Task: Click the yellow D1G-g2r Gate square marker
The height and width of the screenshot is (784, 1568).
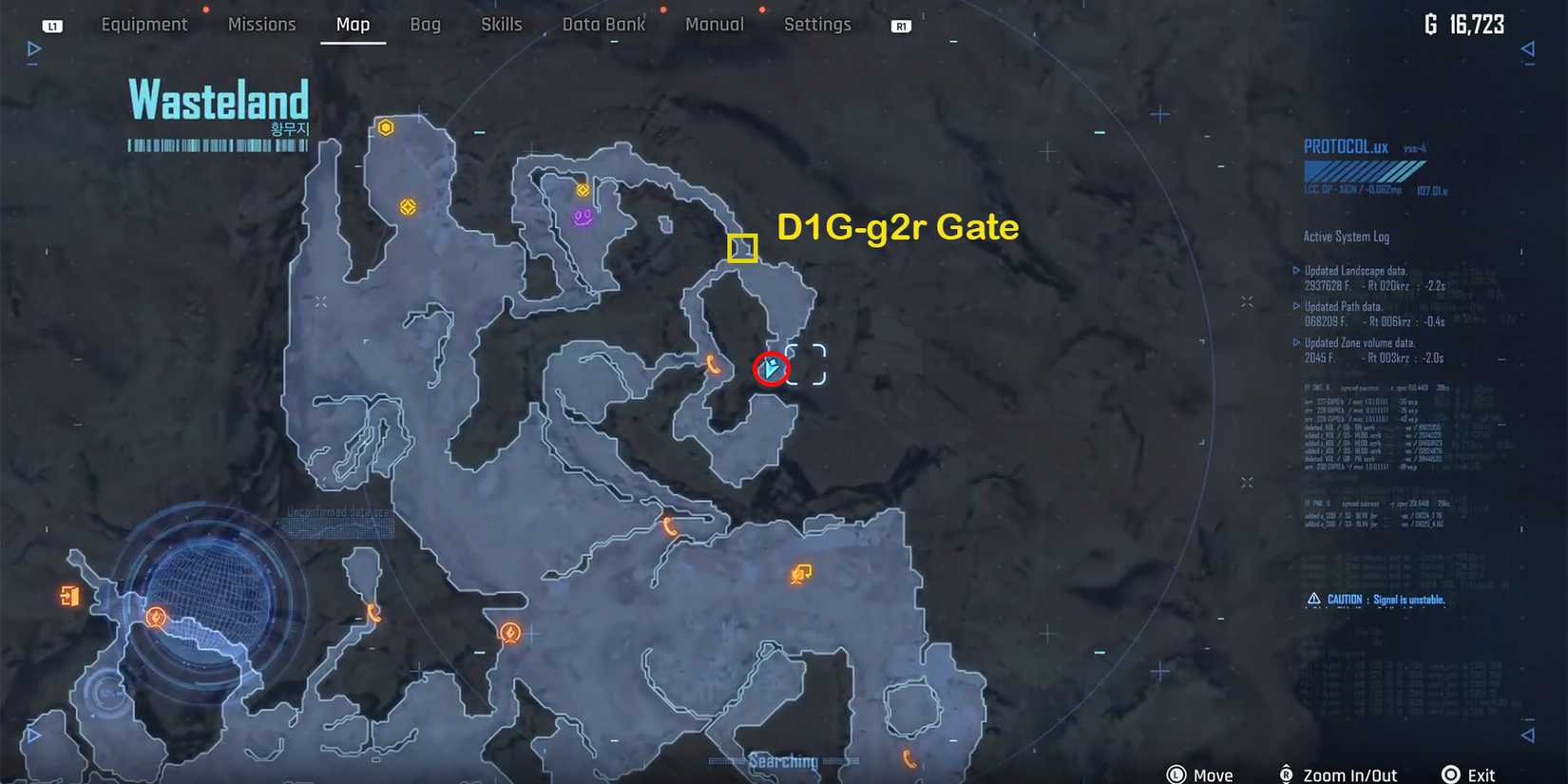Action: [x=743, y=249]
